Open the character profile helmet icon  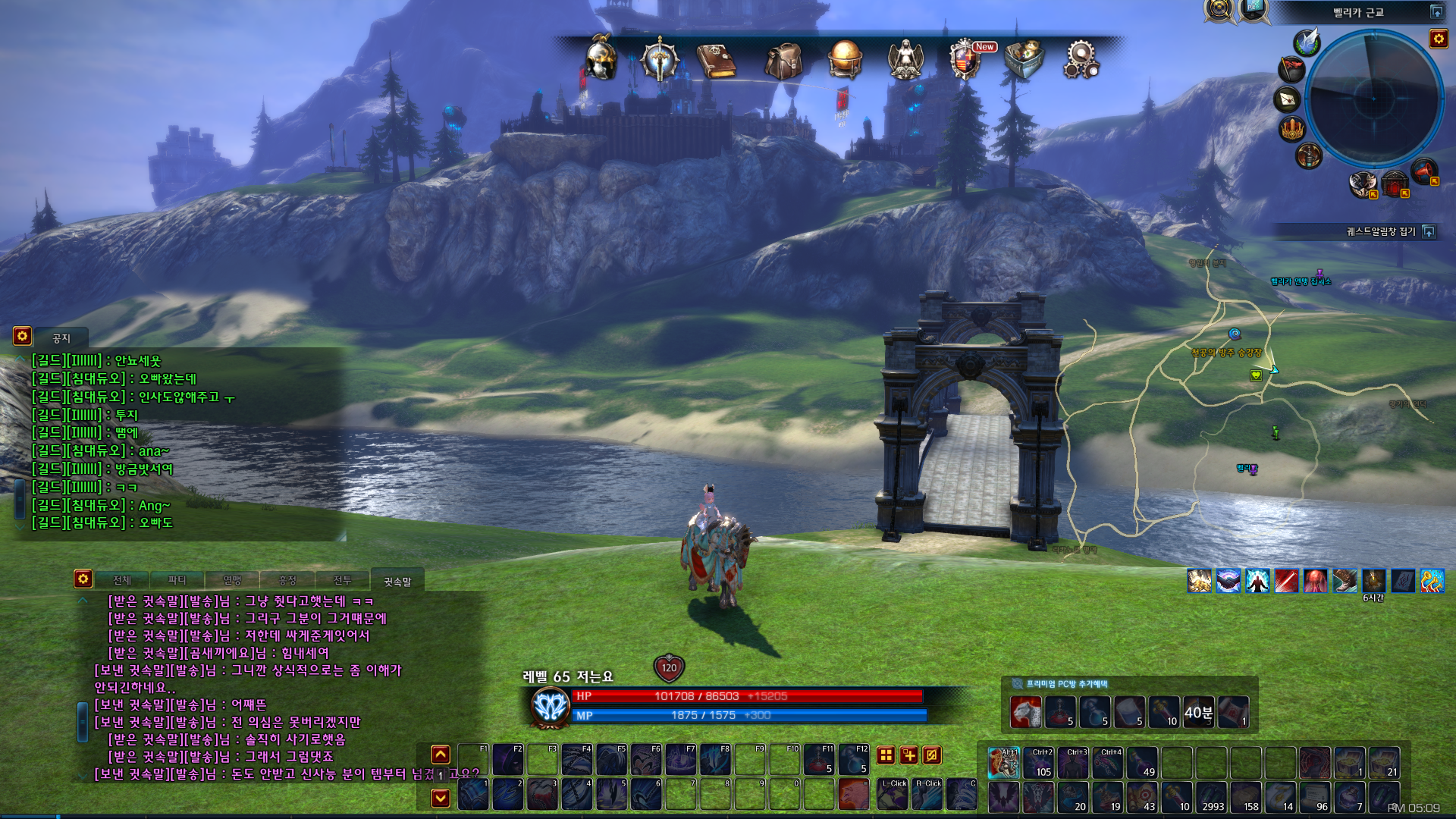(x=601, y=58)
